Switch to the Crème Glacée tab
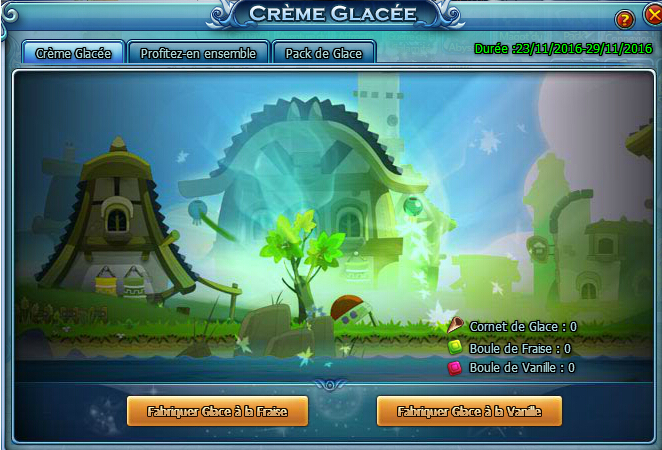 73,53
